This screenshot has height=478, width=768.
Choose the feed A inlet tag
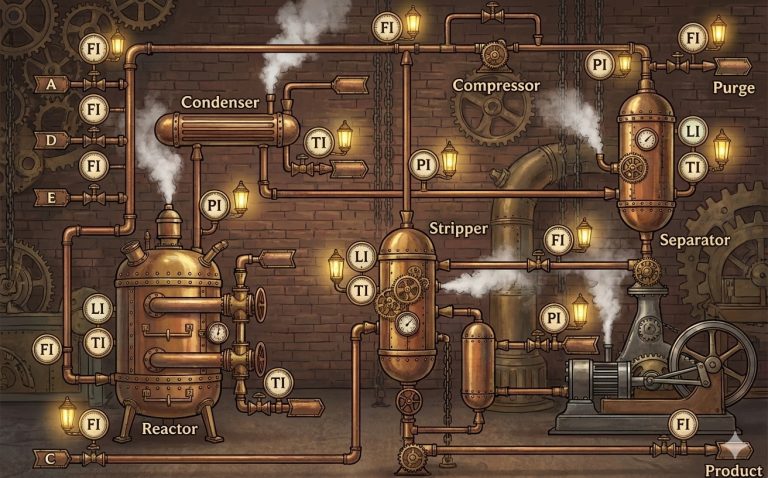click(51, 84)
